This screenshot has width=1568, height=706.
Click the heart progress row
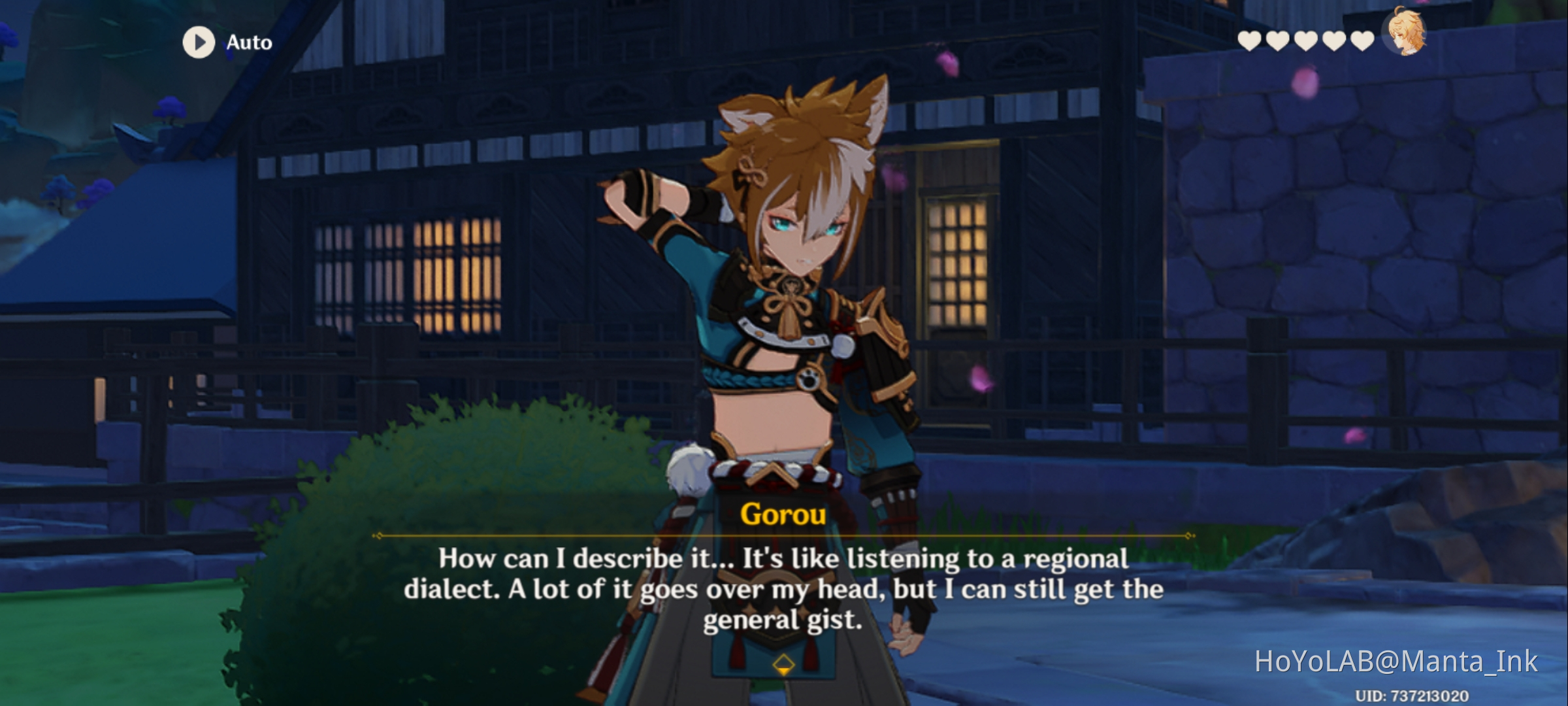point(1306,42)
